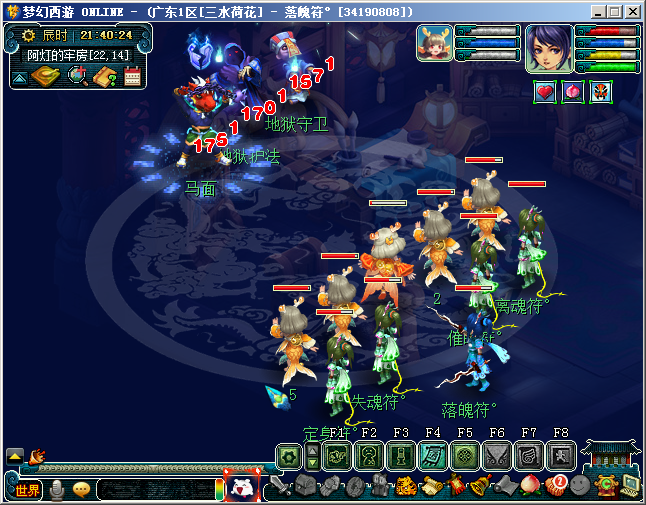Activate the F6 scissors skill slot
646x505 pixels.
pos(497,456)
